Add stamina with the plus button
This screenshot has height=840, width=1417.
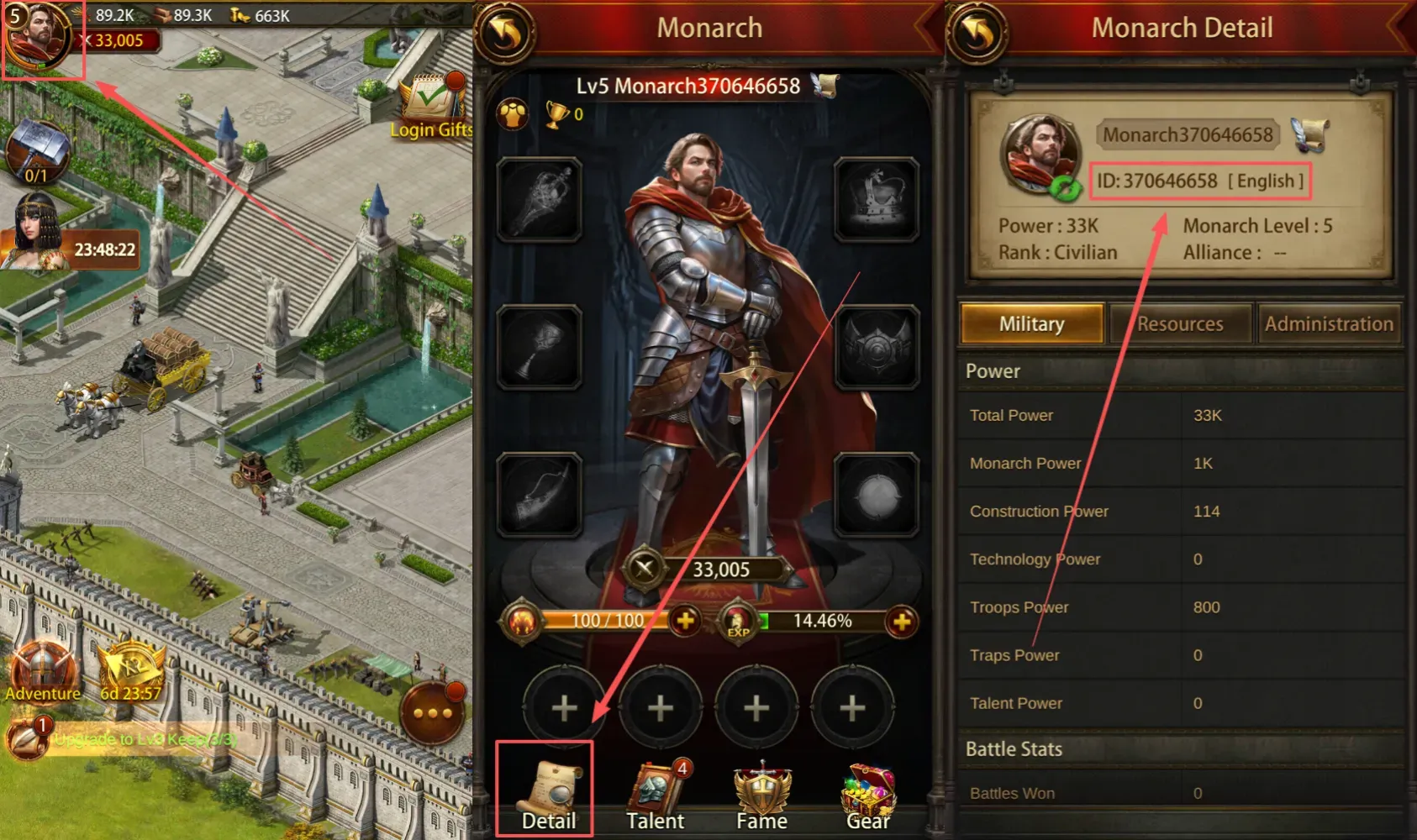coord(685,621)
